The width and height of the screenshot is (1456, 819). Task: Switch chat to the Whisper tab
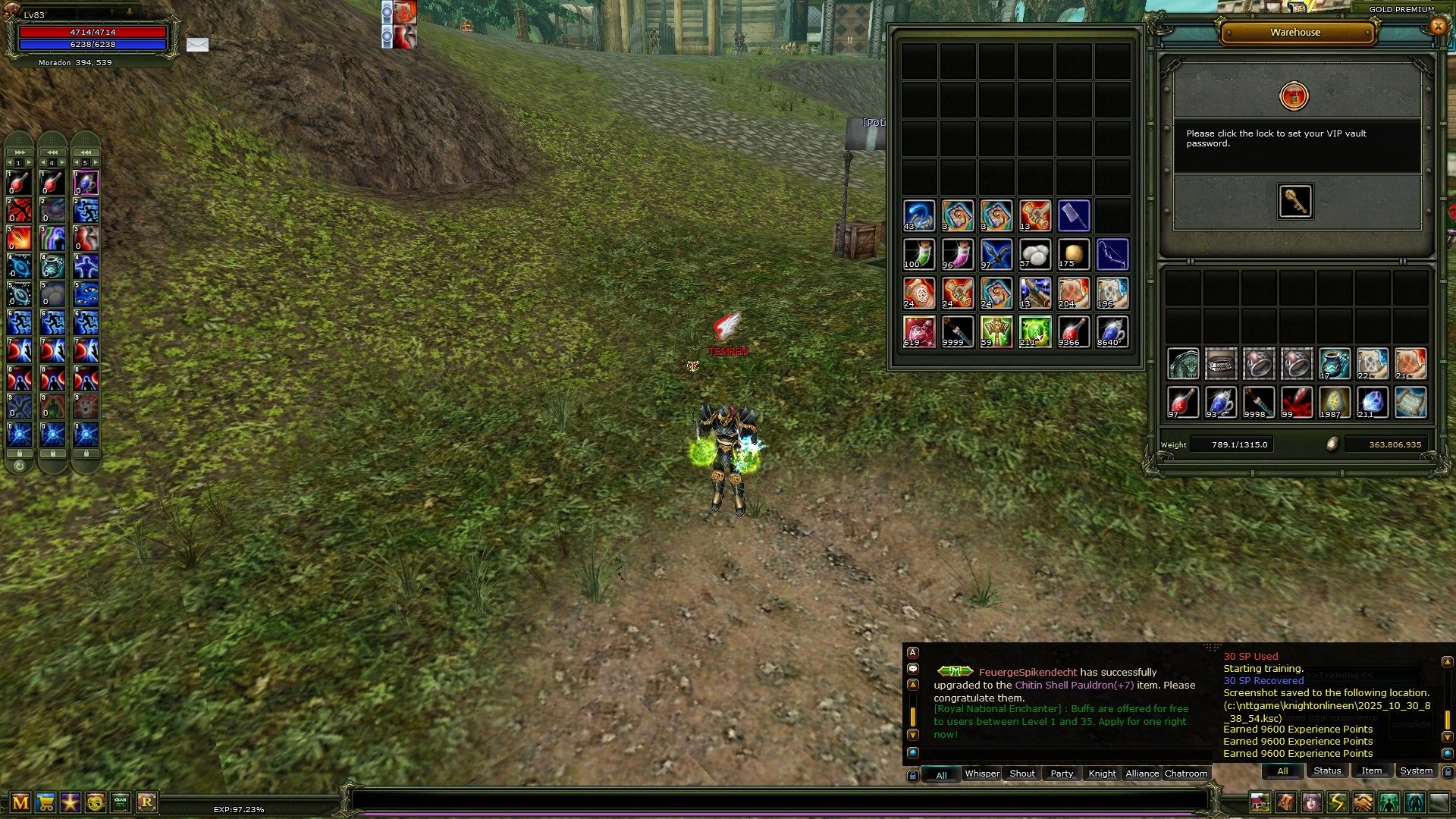(x=981, y=773)
